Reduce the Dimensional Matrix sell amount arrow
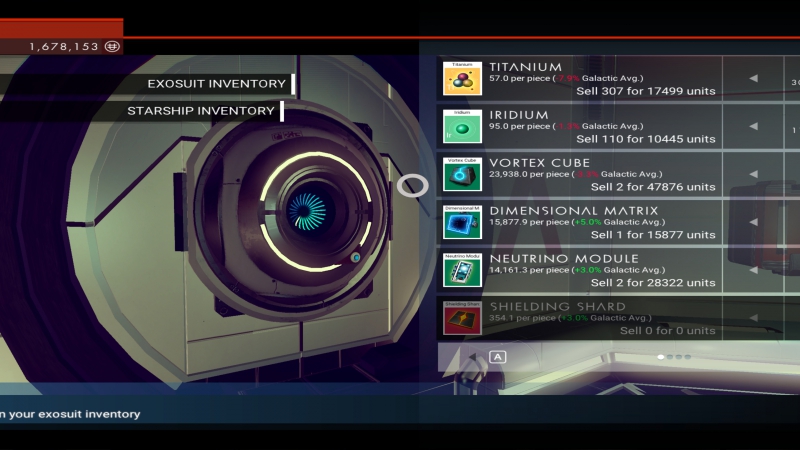Screen dimensions: 800x450 tap(753, 222)
